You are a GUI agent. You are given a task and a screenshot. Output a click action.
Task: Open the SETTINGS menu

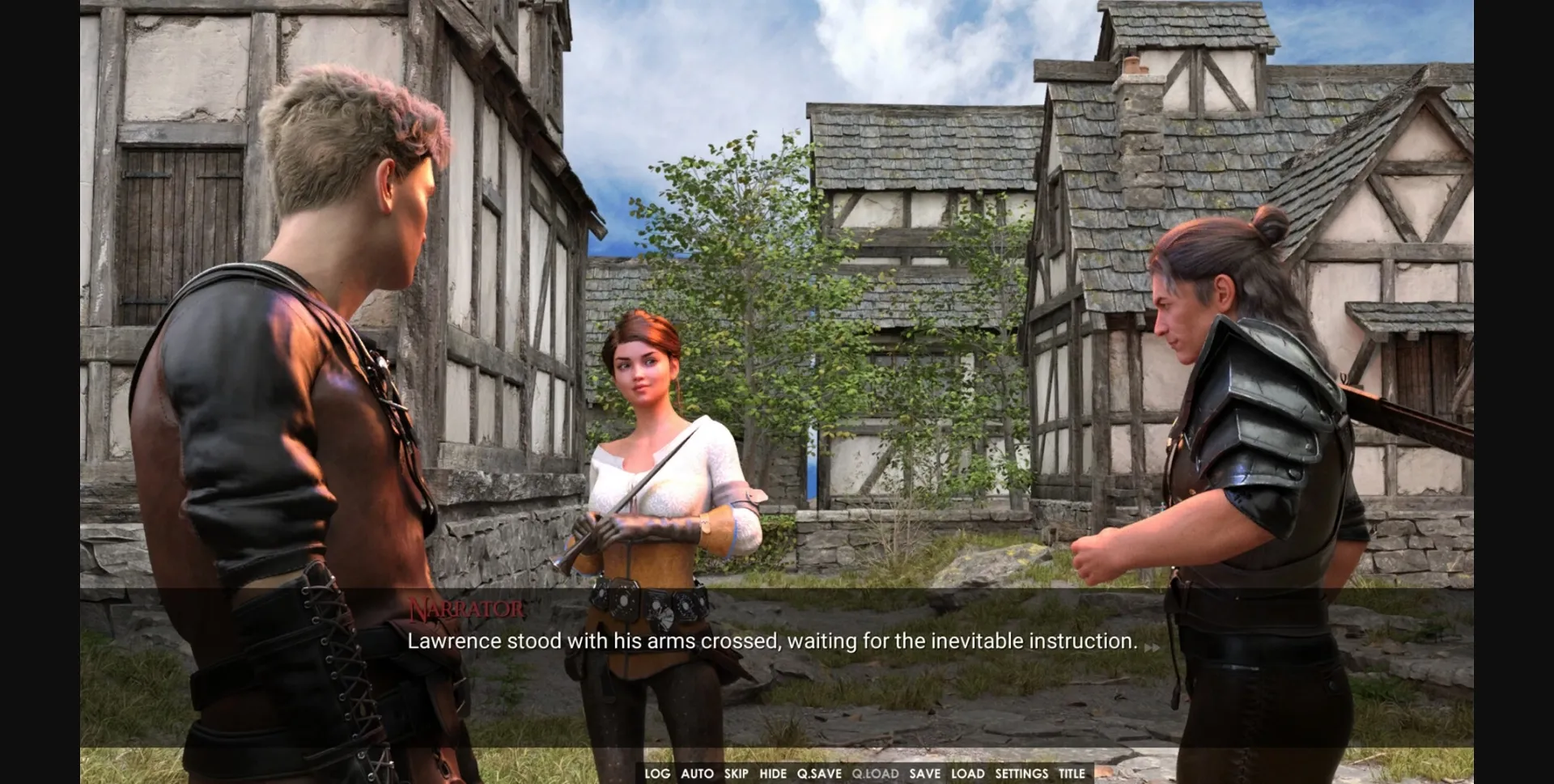1021,773
